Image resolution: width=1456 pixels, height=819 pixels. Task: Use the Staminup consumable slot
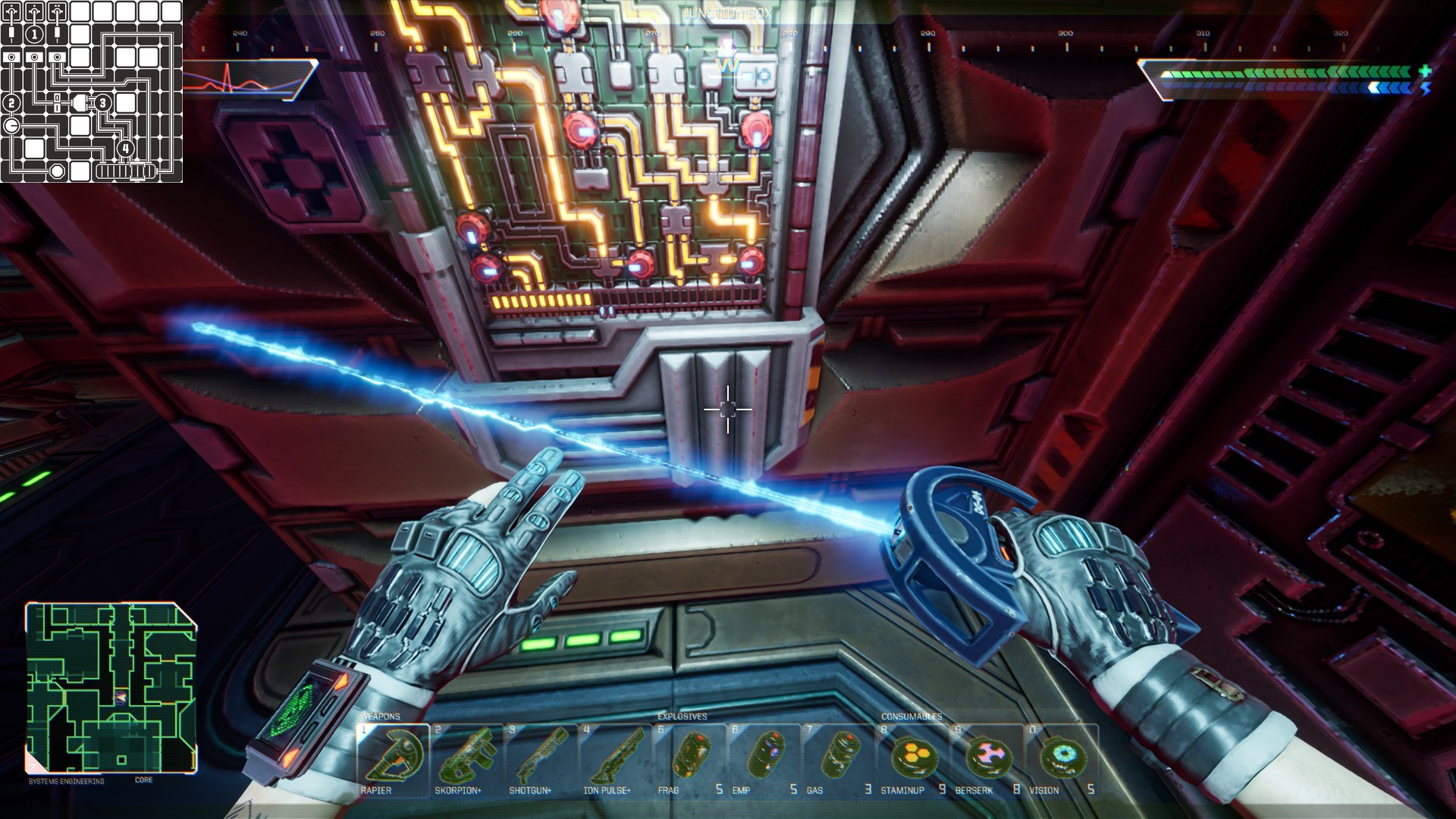[x=913, y=758]
